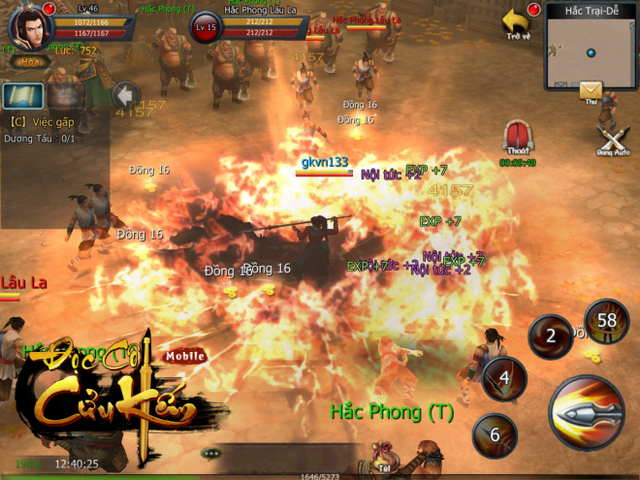This screenshot has width=640, height=480.
Task: Open the quest scroll icon
Action: coord(20,96)
